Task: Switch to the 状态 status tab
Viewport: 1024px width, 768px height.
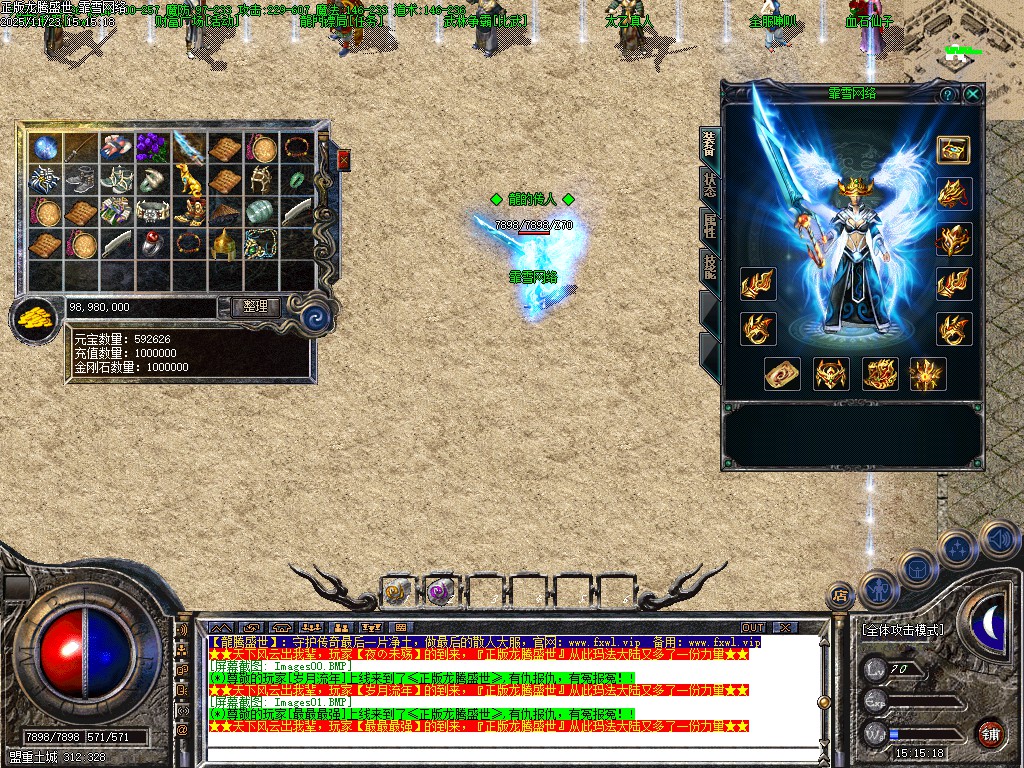Action: click(x=709, y=188)
